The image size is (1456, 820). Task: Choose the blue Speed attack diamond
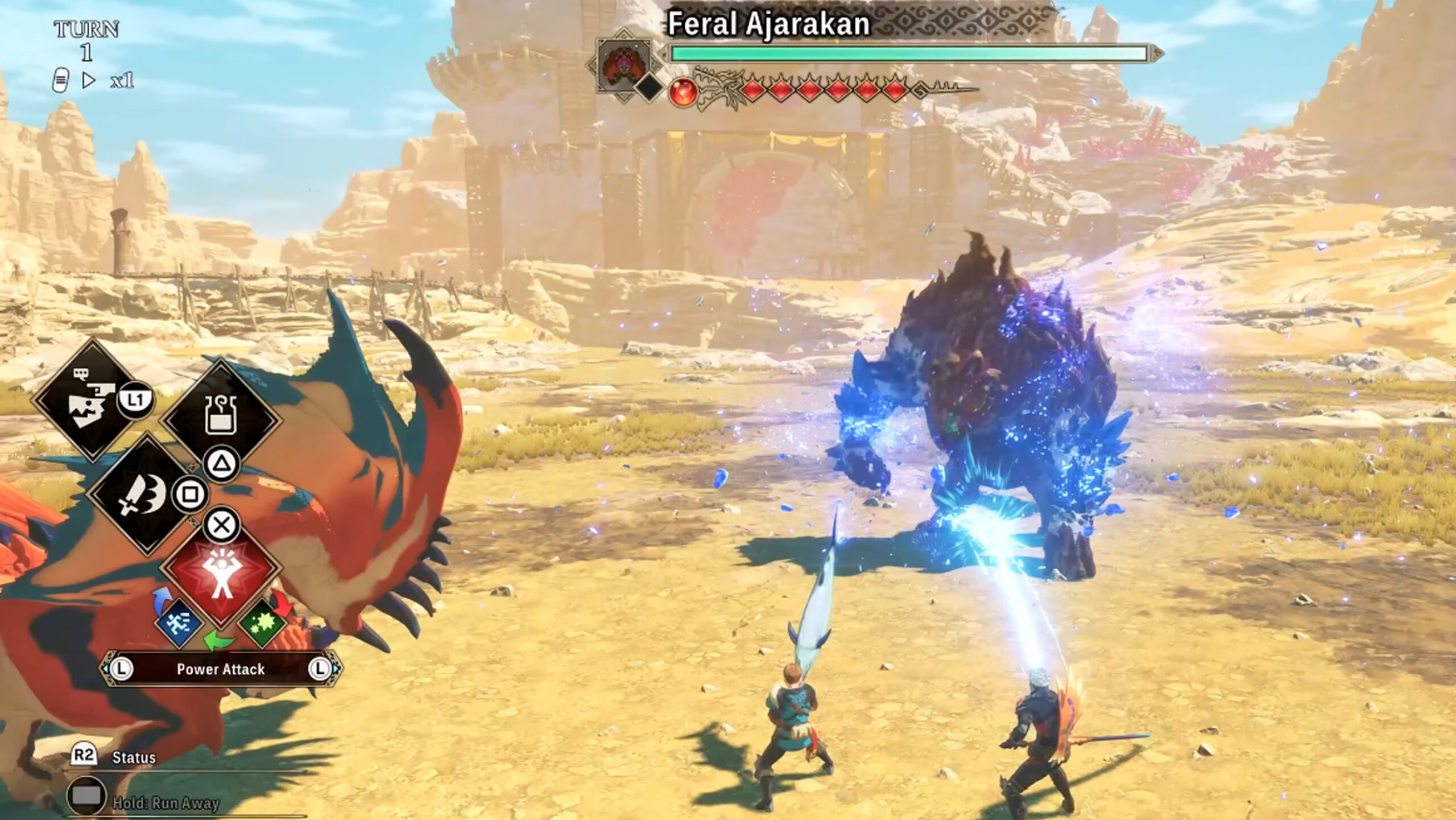(x=179, y=623)
